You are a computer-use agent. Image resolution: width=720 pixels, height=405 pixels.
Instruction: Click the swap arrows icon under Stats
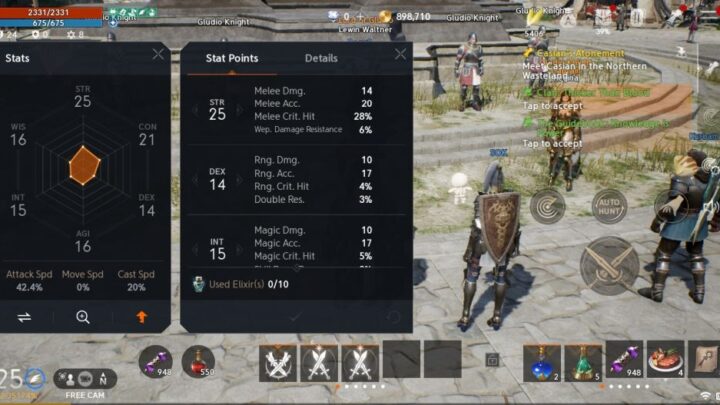(25, 316)
